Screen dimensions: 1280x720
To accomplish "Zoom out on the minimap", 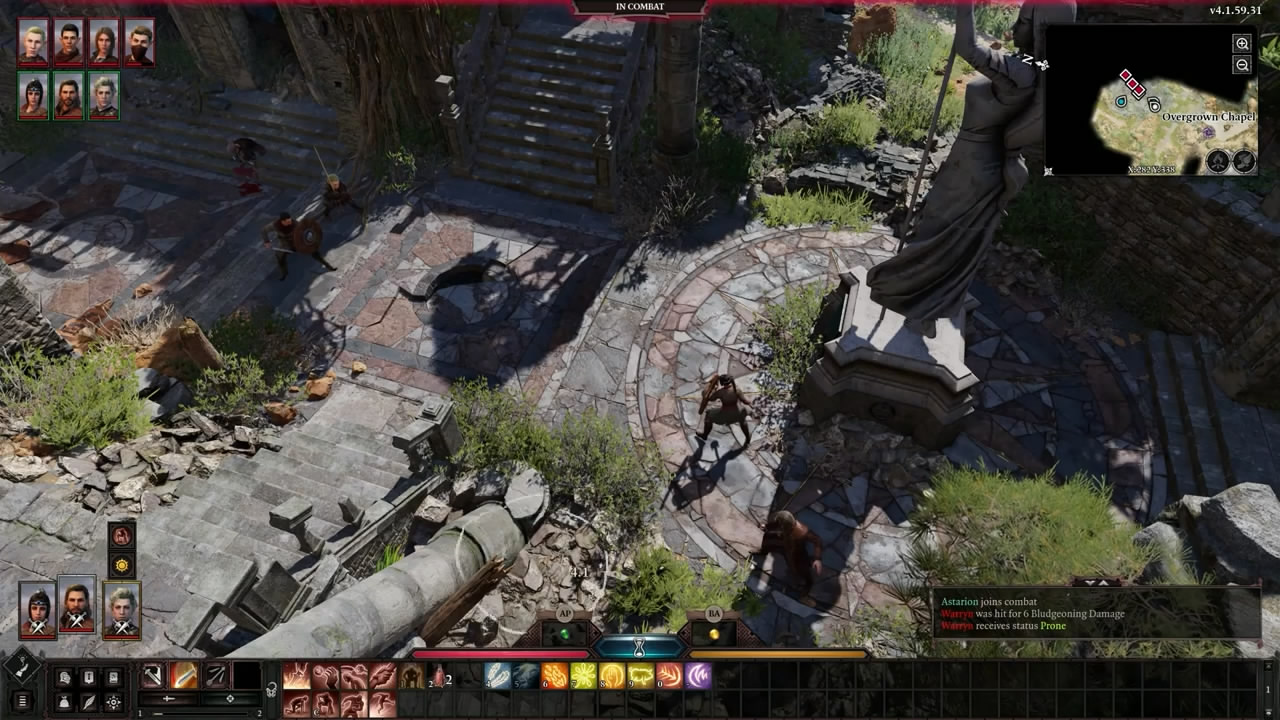I will pos(1242,65).
